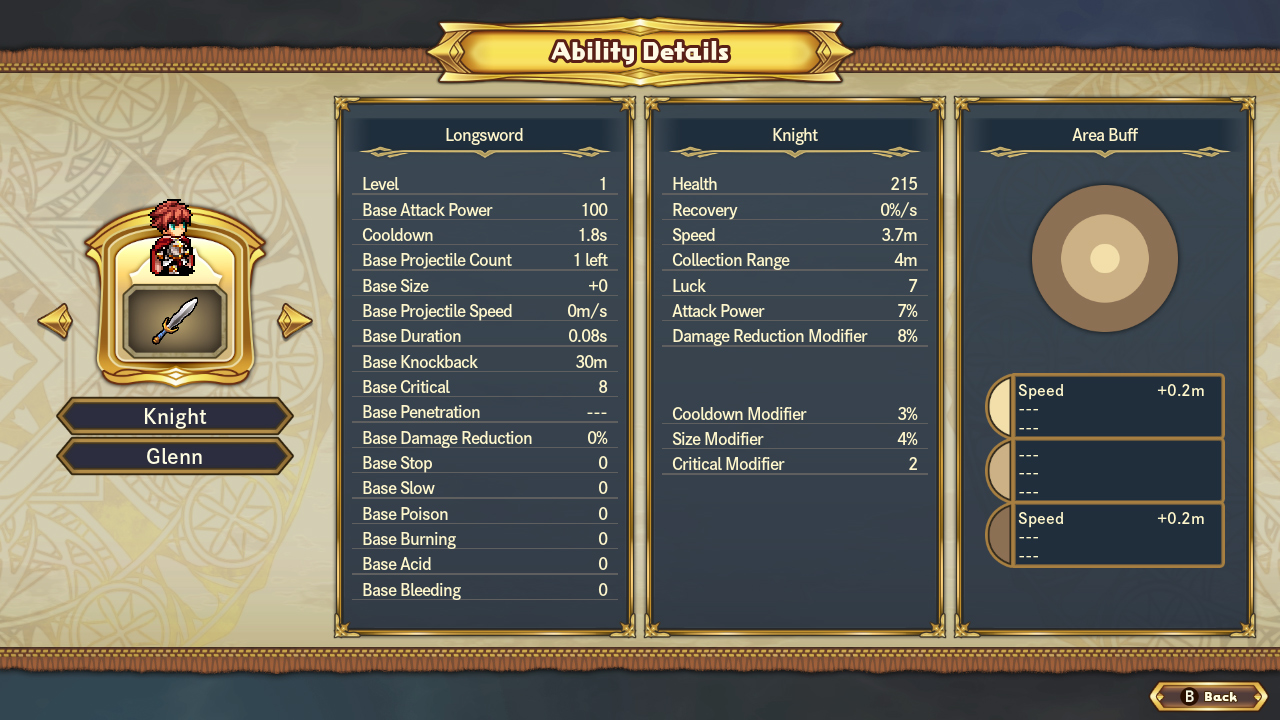Select the first Speed buff semicircle icon

[1000, 405]
